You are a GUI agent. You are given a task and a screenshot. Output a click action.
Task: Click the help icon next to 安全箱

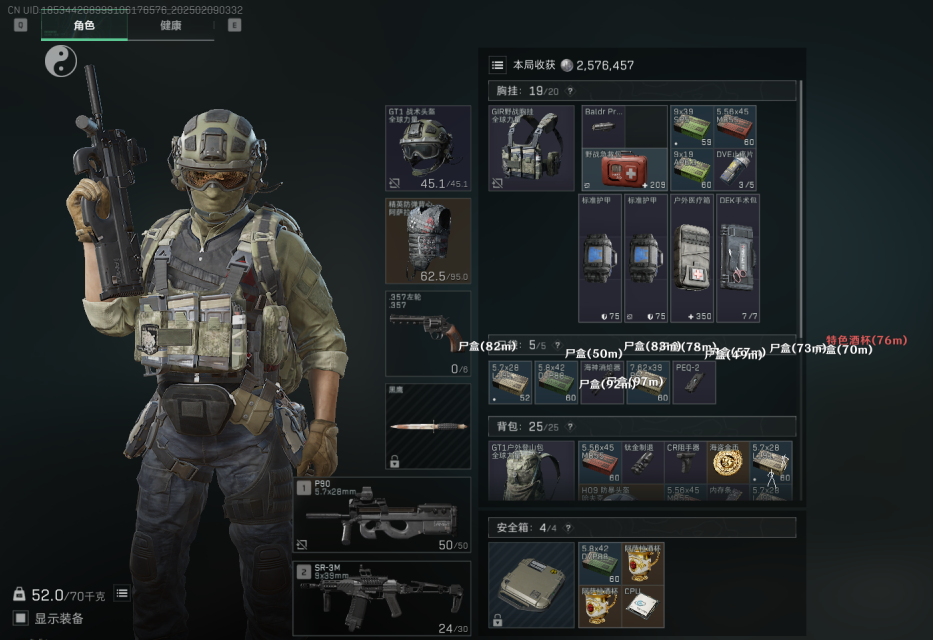pos(568,527)
